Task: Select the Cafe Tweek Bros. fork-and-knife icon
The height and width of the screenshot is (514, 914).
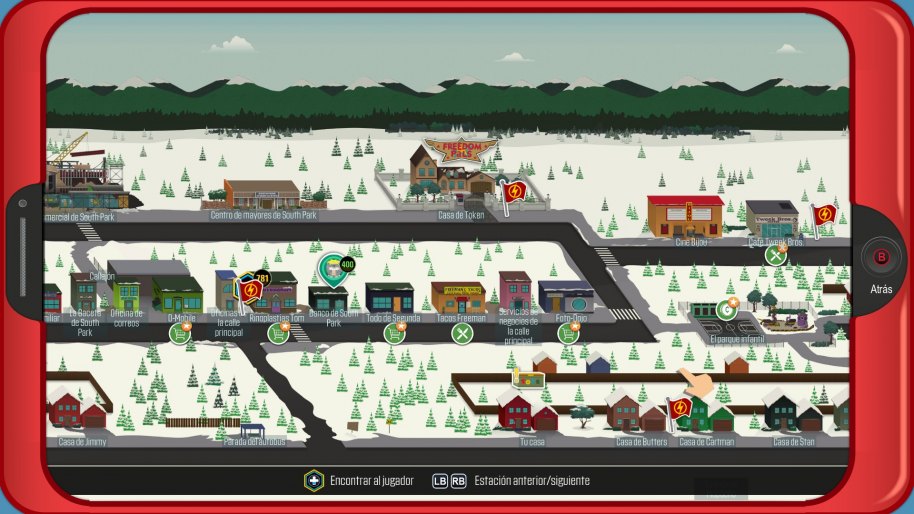Action: point(776,255)
